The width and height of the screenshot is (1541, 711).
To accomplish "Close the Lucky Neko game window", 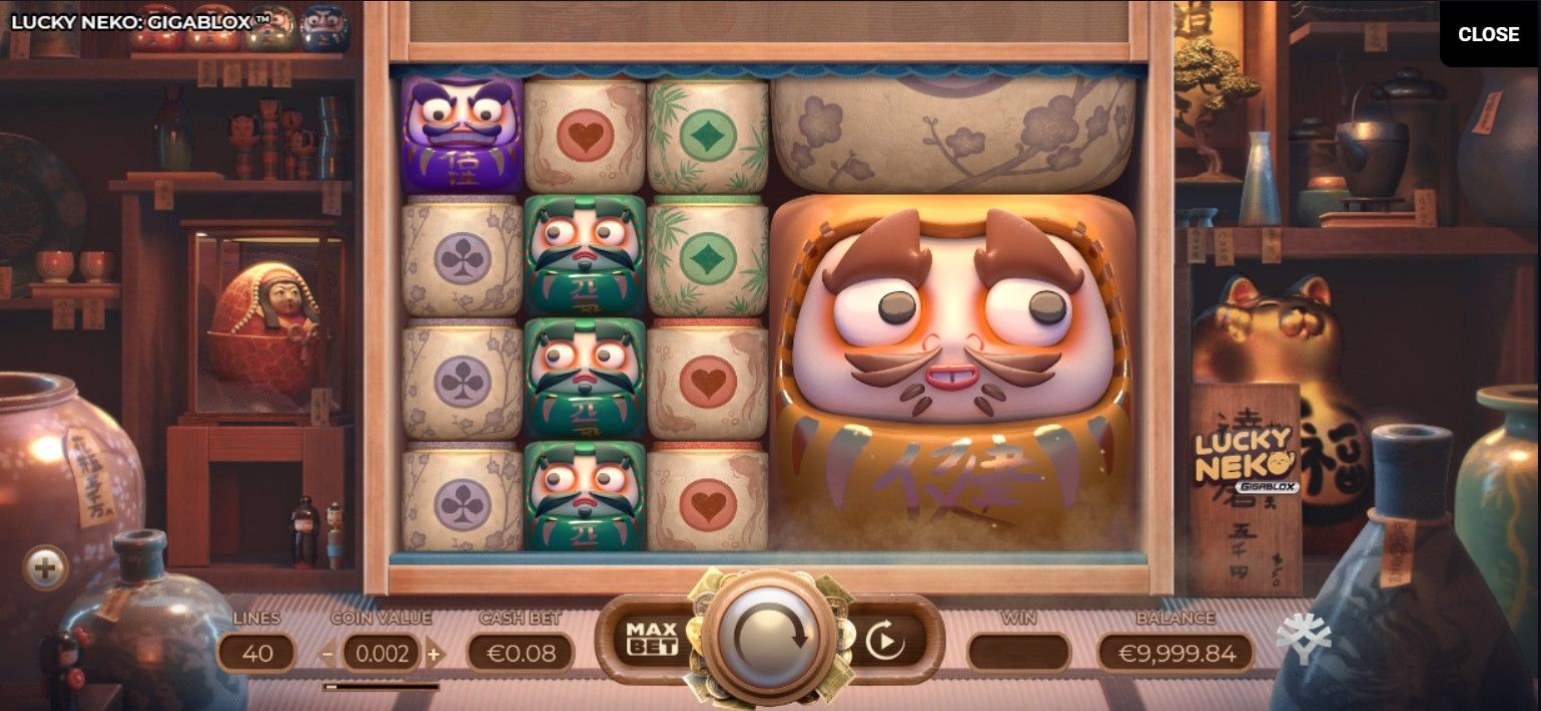I will [1488, 34].
